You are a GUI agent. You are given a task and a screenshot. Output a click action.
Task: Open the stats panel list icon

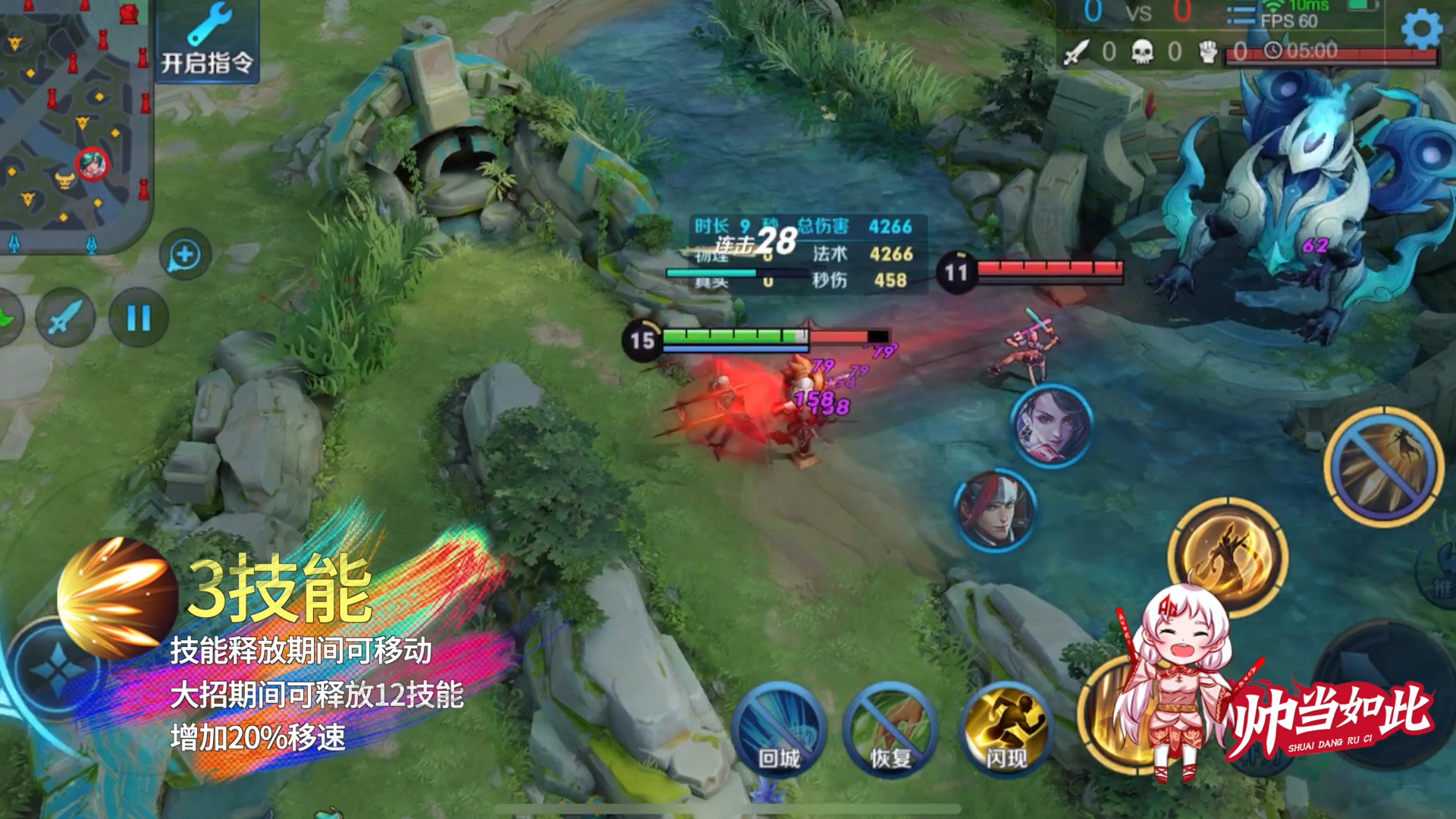1241,17
